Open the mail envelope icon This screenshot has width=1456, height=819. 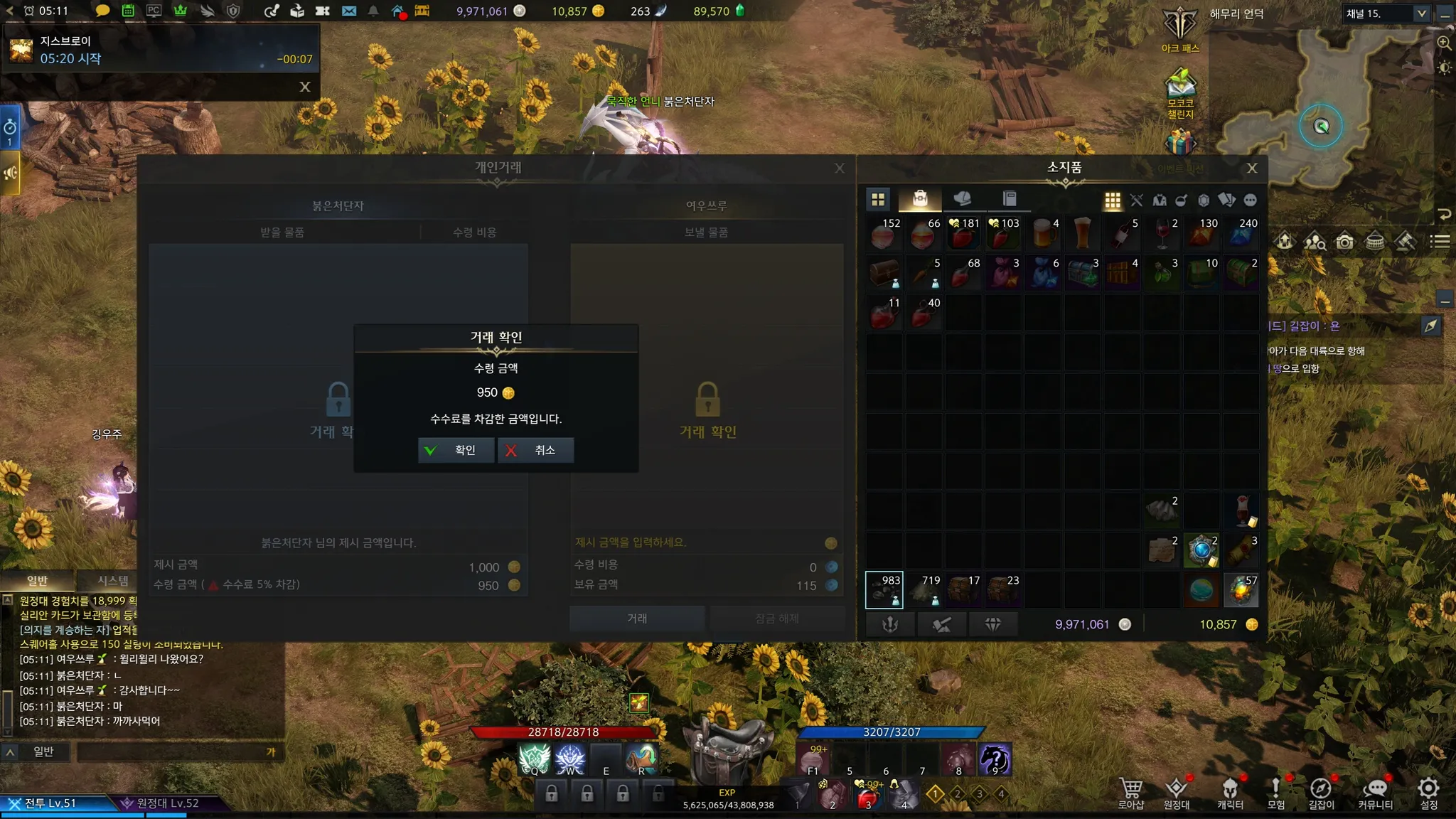point(348,11)
